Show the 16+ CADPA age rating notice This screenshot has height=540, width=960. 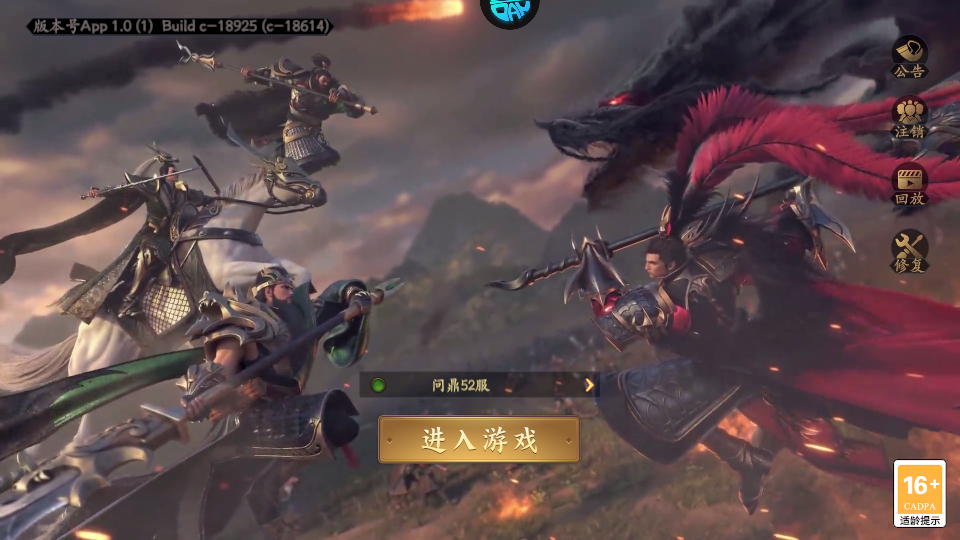919,493
